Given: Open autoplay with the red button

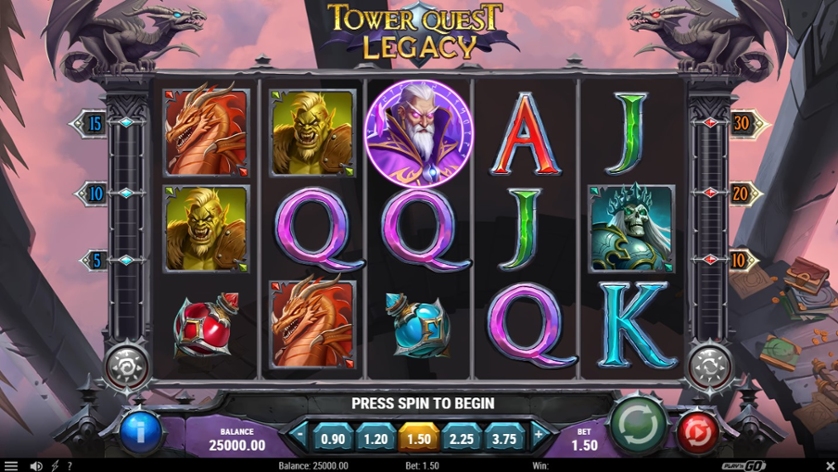Looking at the screenshot, I should [x=698, y=434].
